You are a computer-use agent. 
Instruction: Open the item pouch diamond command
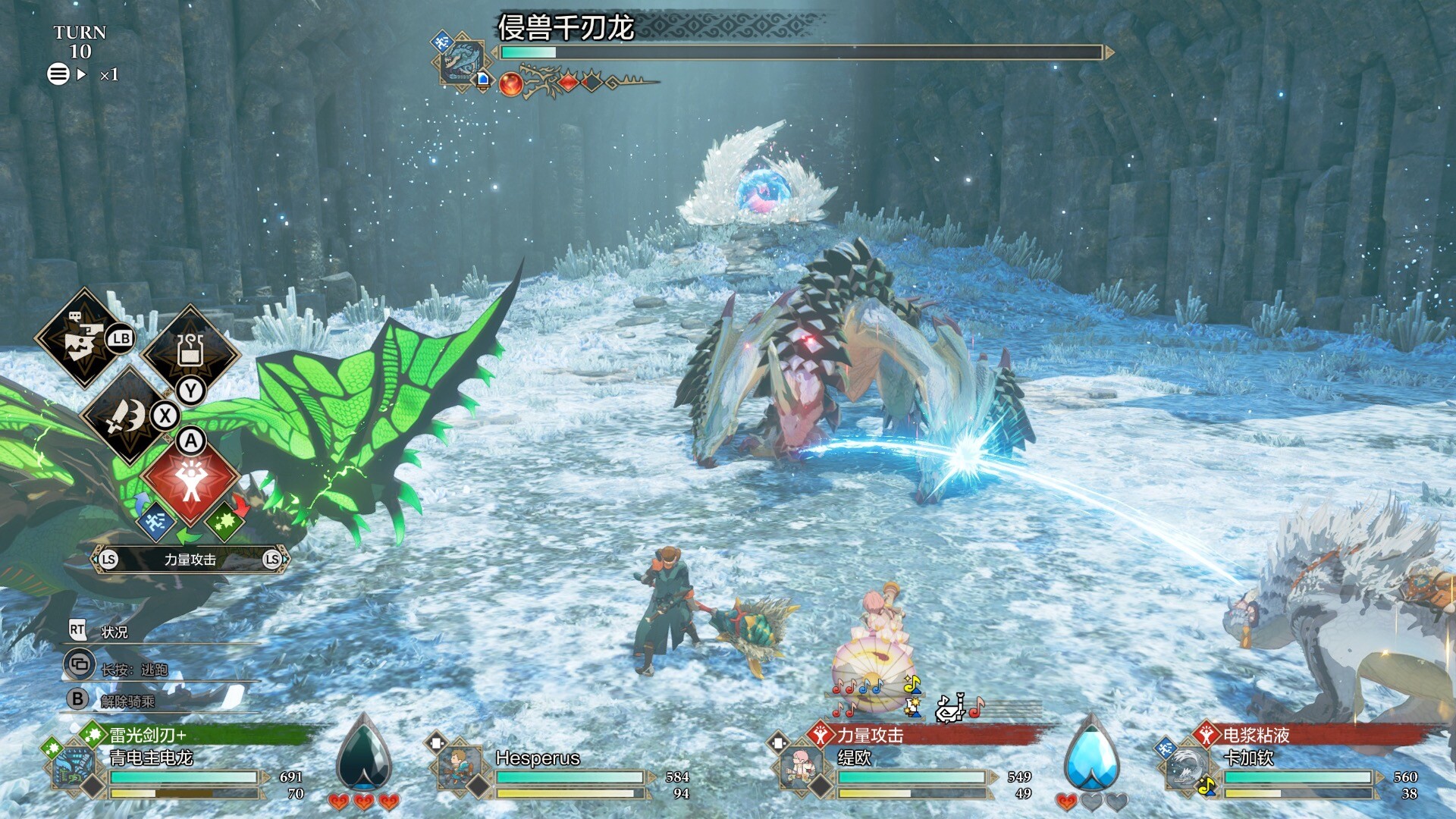pyautogui.click(x=190, y=352)
